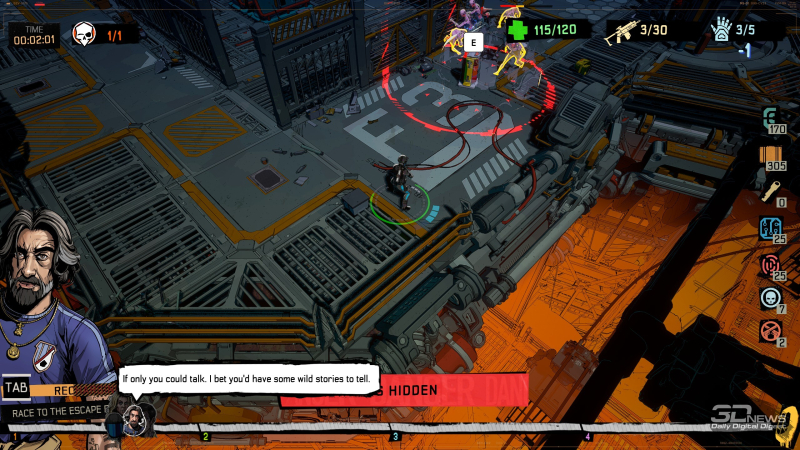Click the small avatar on the timeline
This screenshot has width=800, height=450.
[132, 416]
